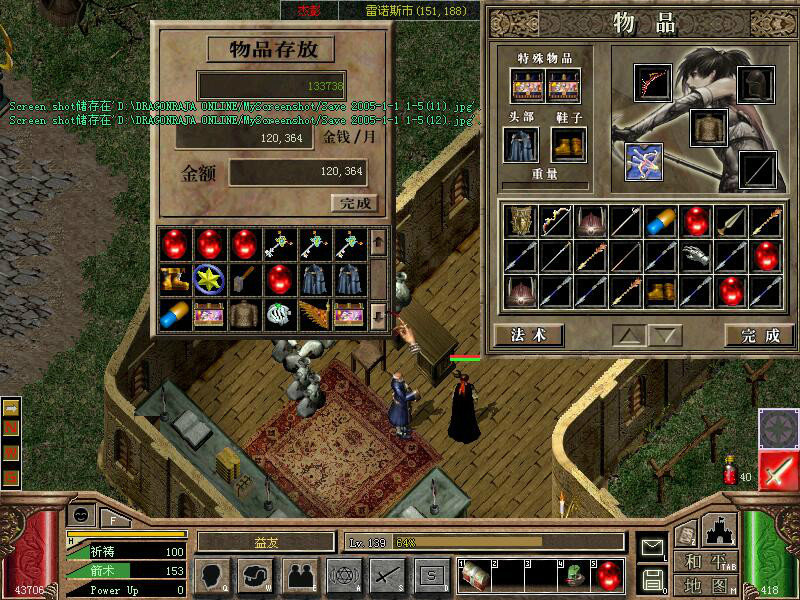Pick the hammer item in storage
Screen dimensions: 800x600
click(243, 279)
